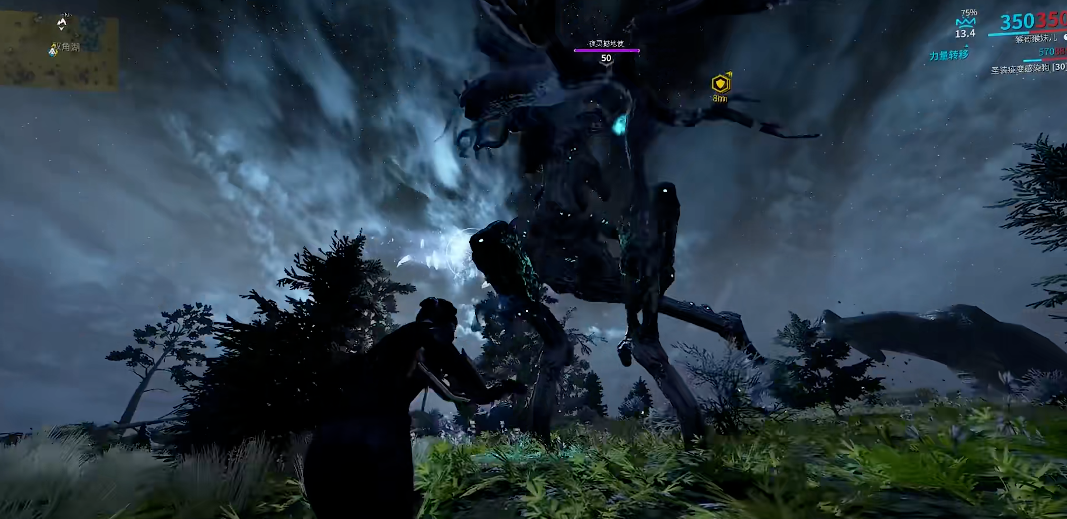Select the 力量转移 ability label

[948, 55]
